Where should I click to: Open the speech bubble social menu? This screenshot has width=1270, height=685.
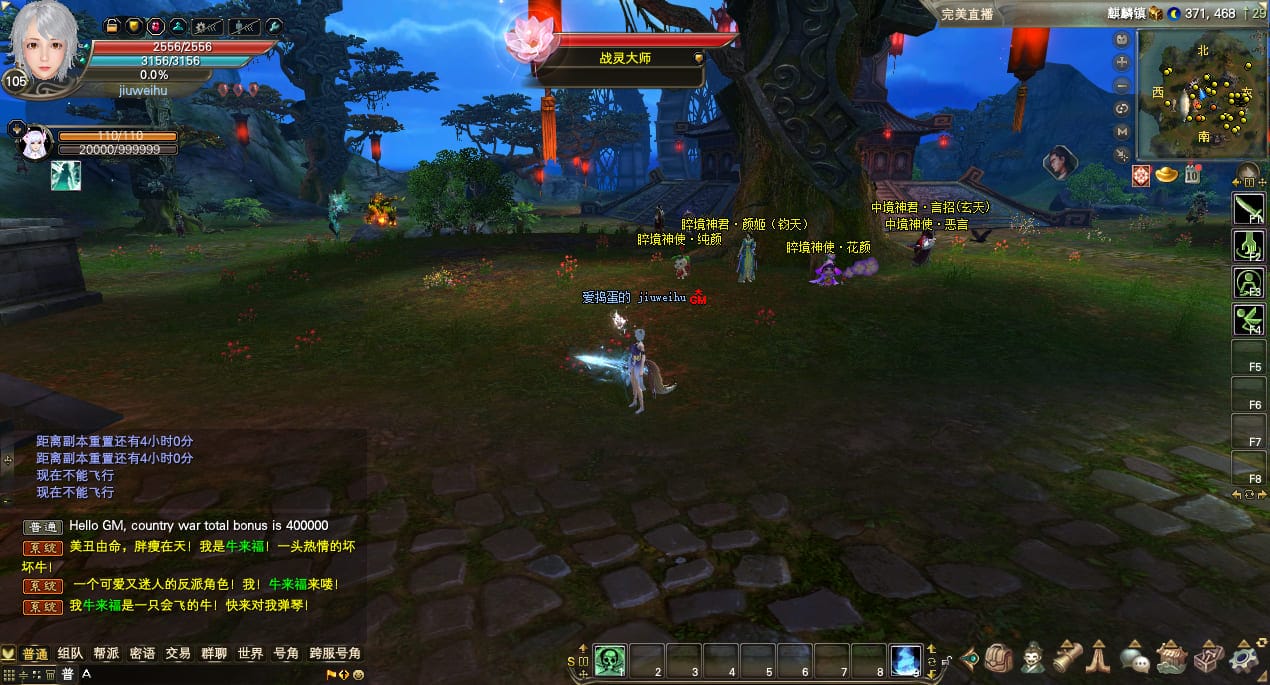point(1134,658)
